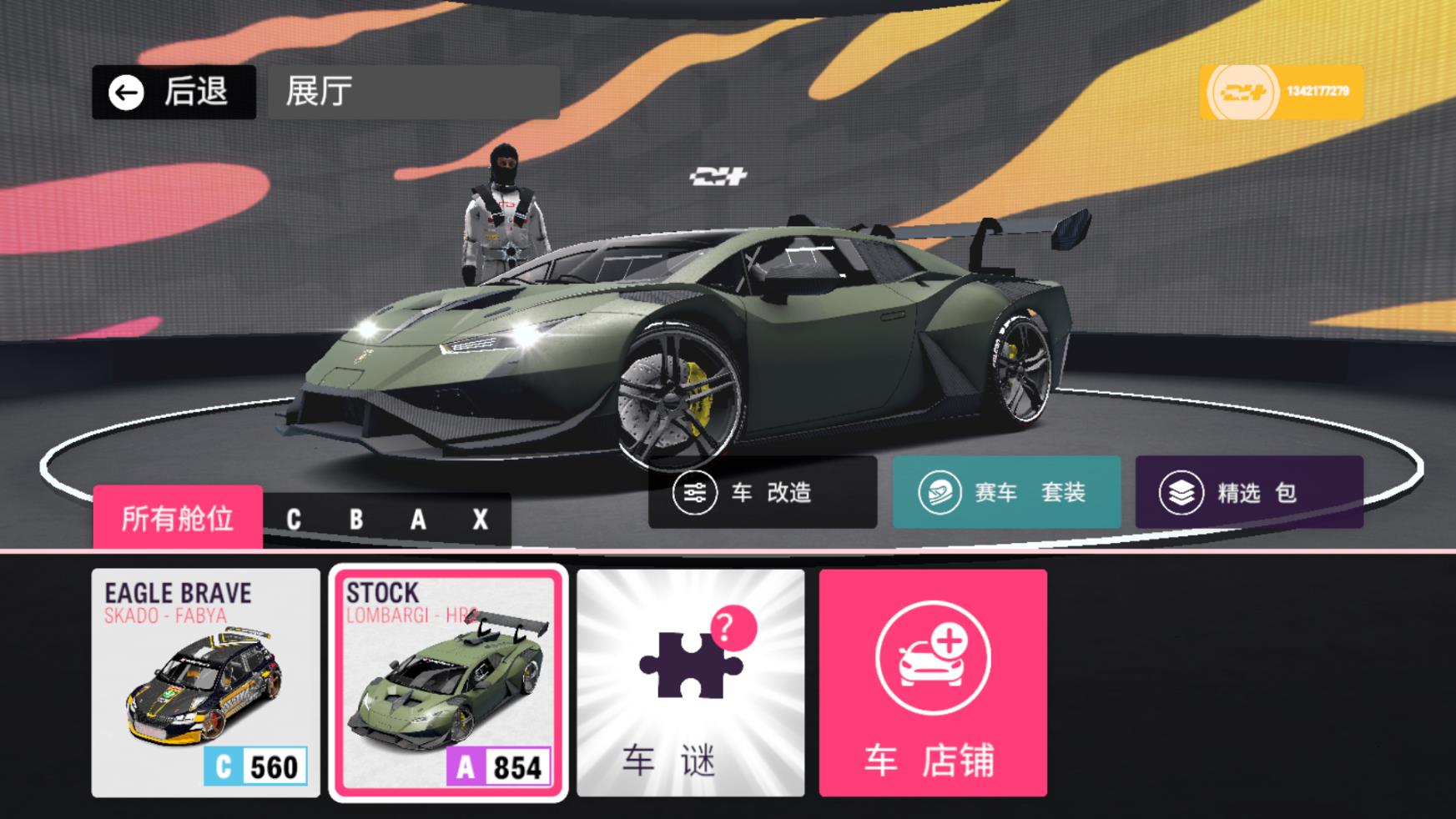Toggle the 所有舱位 filter tab
The height and width of the screenshot is (819, 1456).
[x=178, y=517]
